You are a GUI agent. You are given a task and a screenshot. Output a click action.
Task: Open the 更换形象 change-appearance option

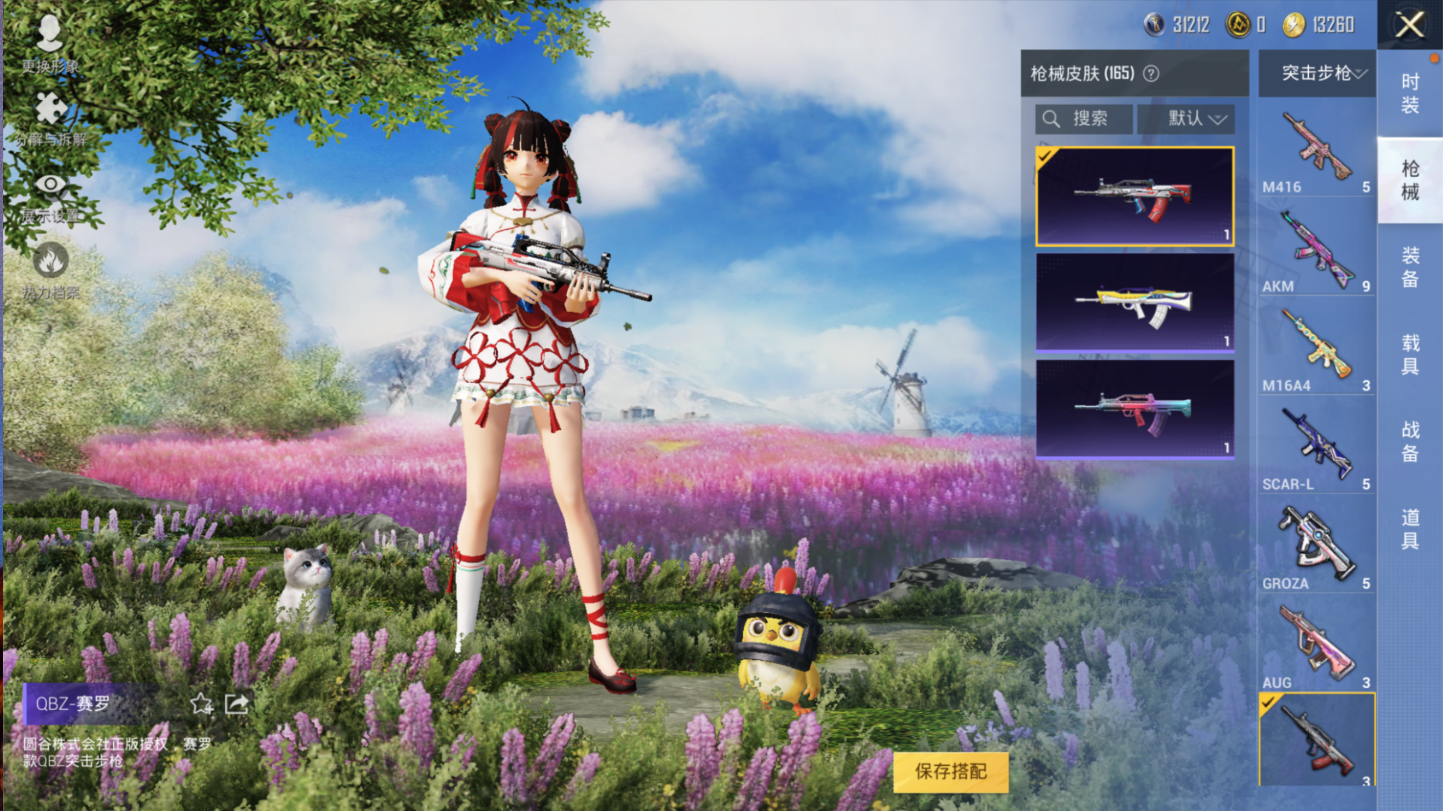tap(49, 42)
